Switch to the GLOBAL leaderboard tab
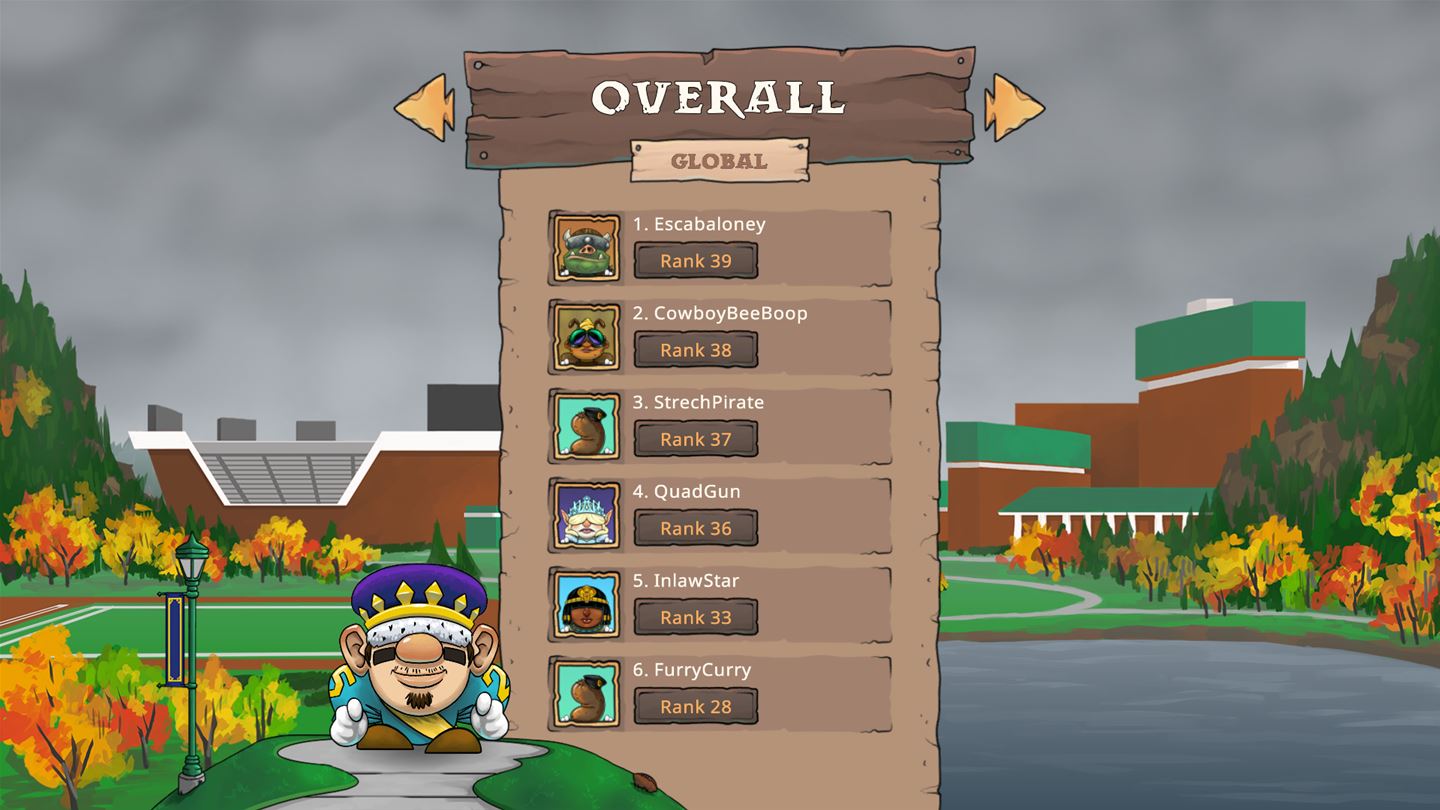Screen dimensions: 1440x810 click(719, 159)
